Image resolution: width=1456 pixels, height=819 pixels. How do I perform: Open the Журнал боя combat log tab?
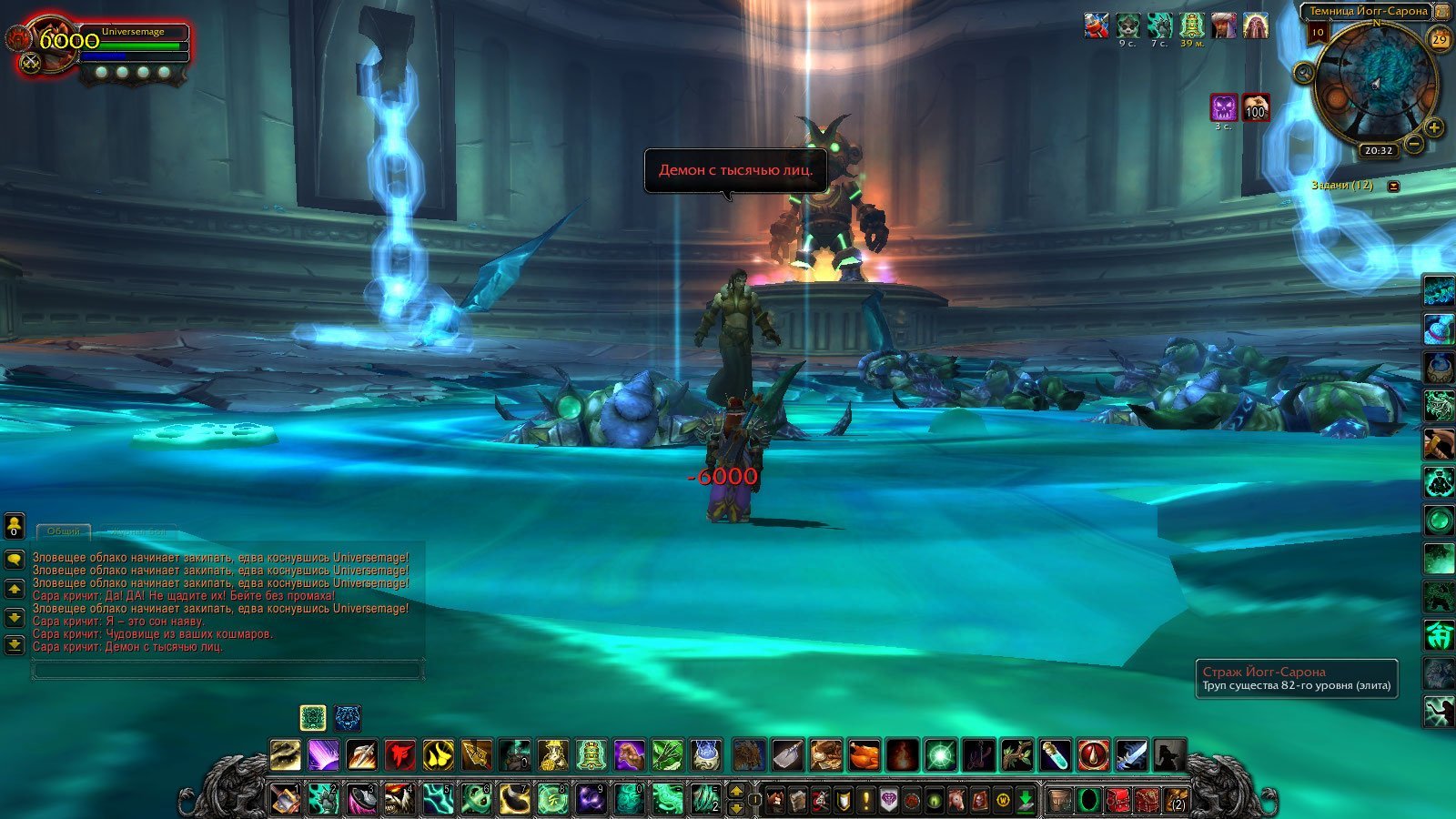138,531
